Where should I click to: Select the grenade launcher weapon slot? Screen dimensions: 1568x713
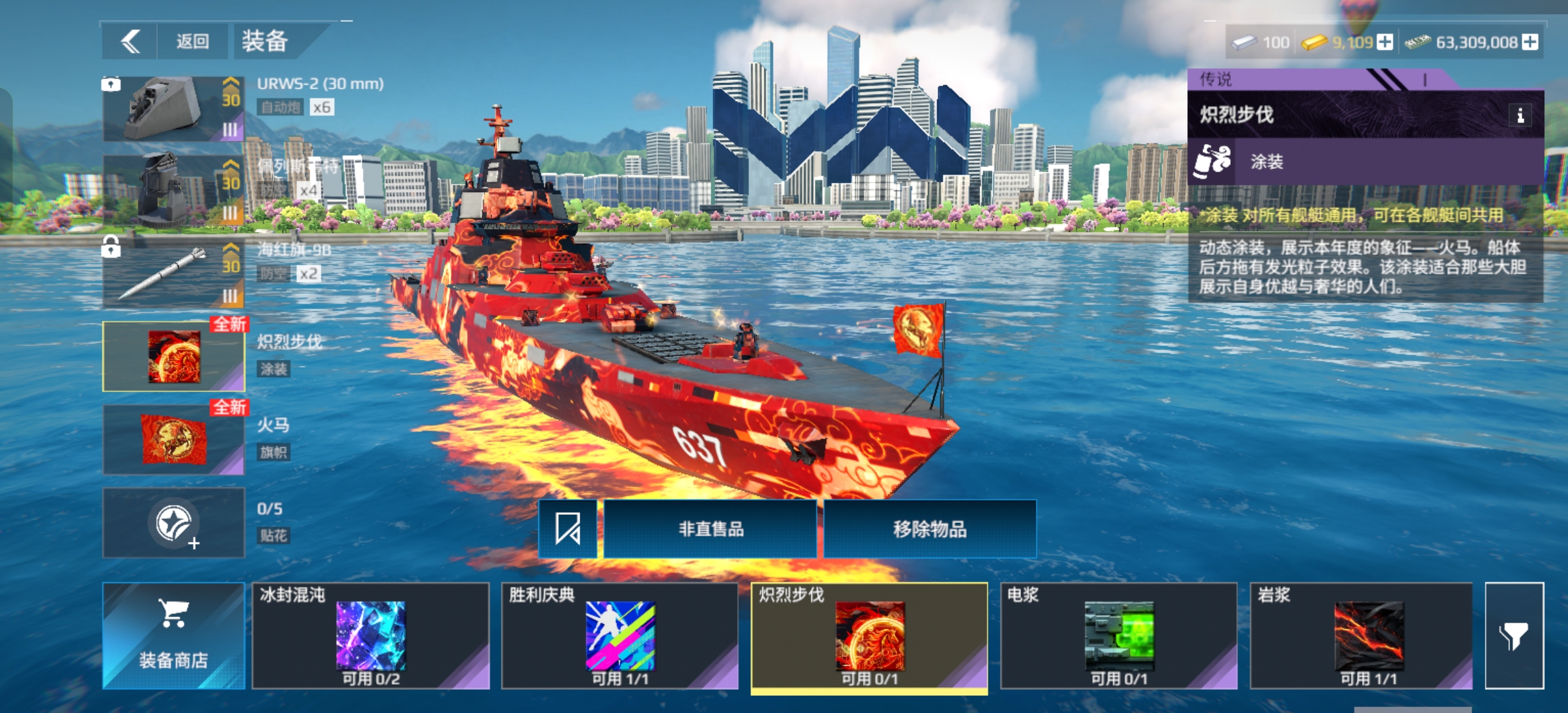(173, 191)
